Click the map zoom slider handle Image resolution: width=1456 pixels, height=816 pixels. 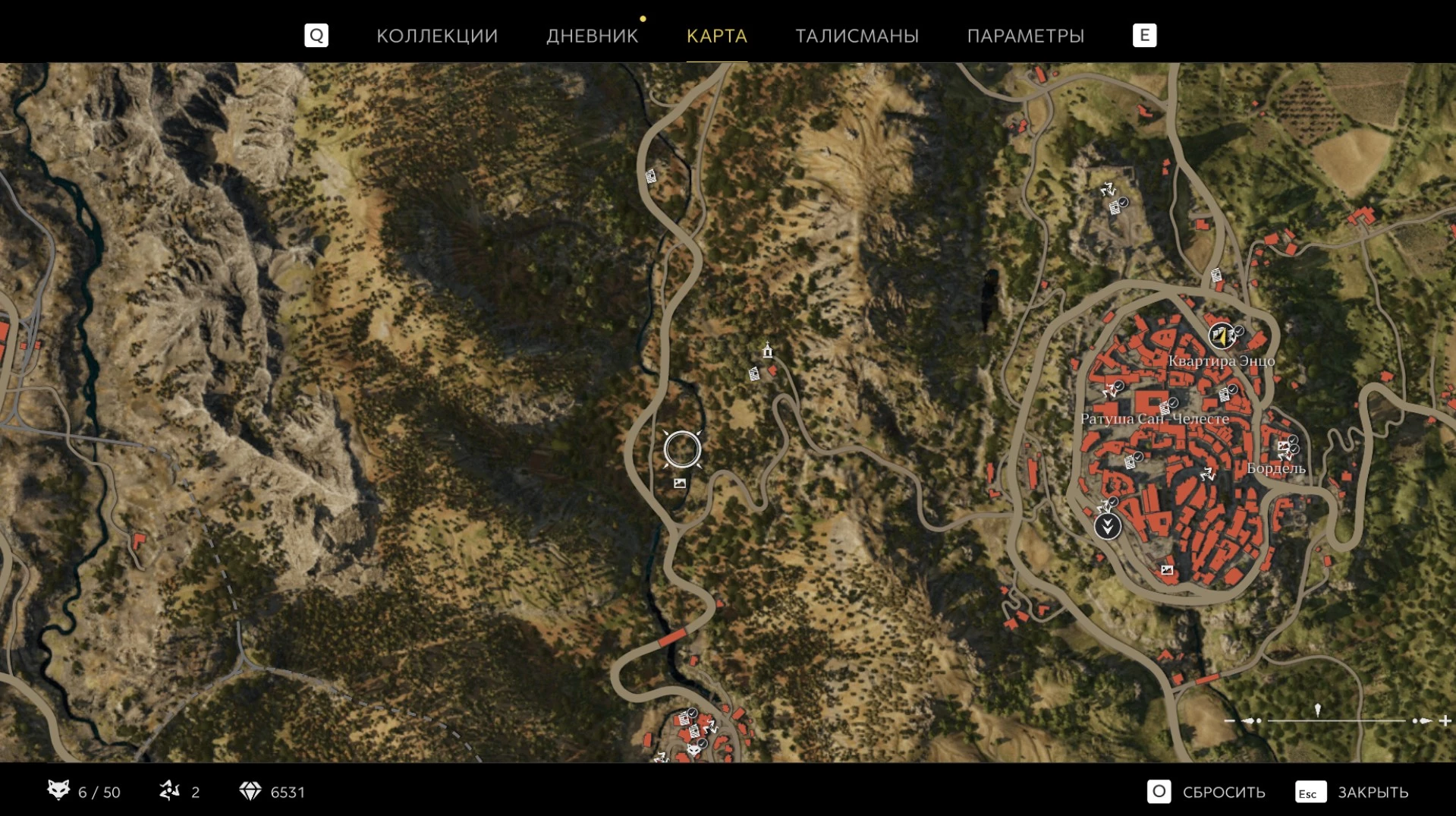tap(1318, 711)
